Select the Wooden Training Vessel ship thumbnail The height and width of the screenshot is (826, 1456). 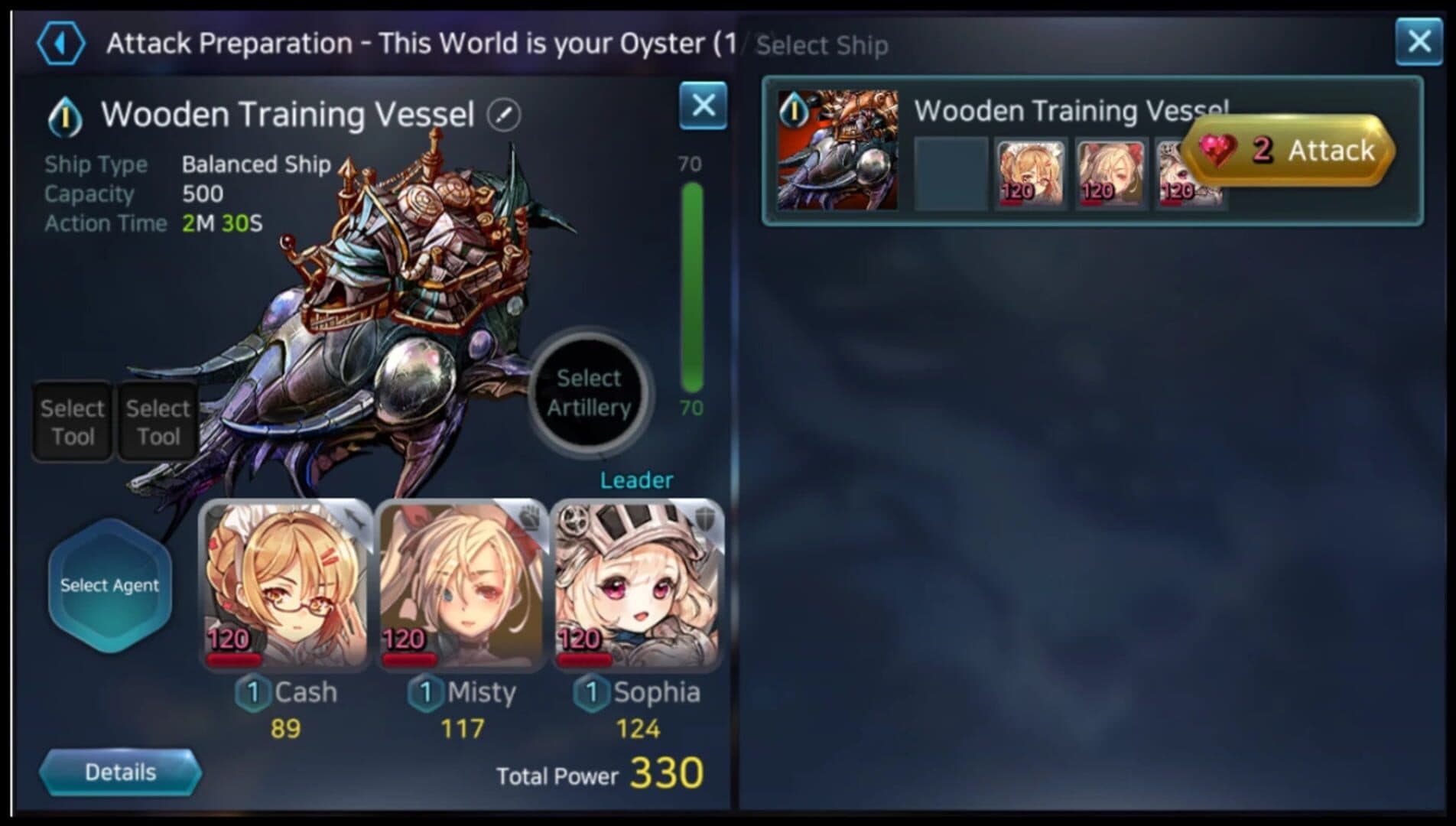click(837, 151)
